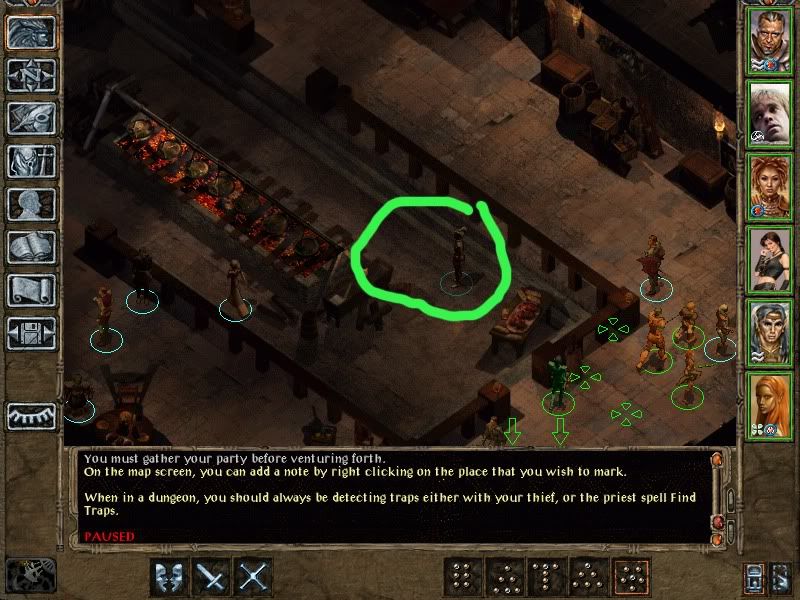Open the priest scroll with the scroll icon

click(x=31, y=290)
